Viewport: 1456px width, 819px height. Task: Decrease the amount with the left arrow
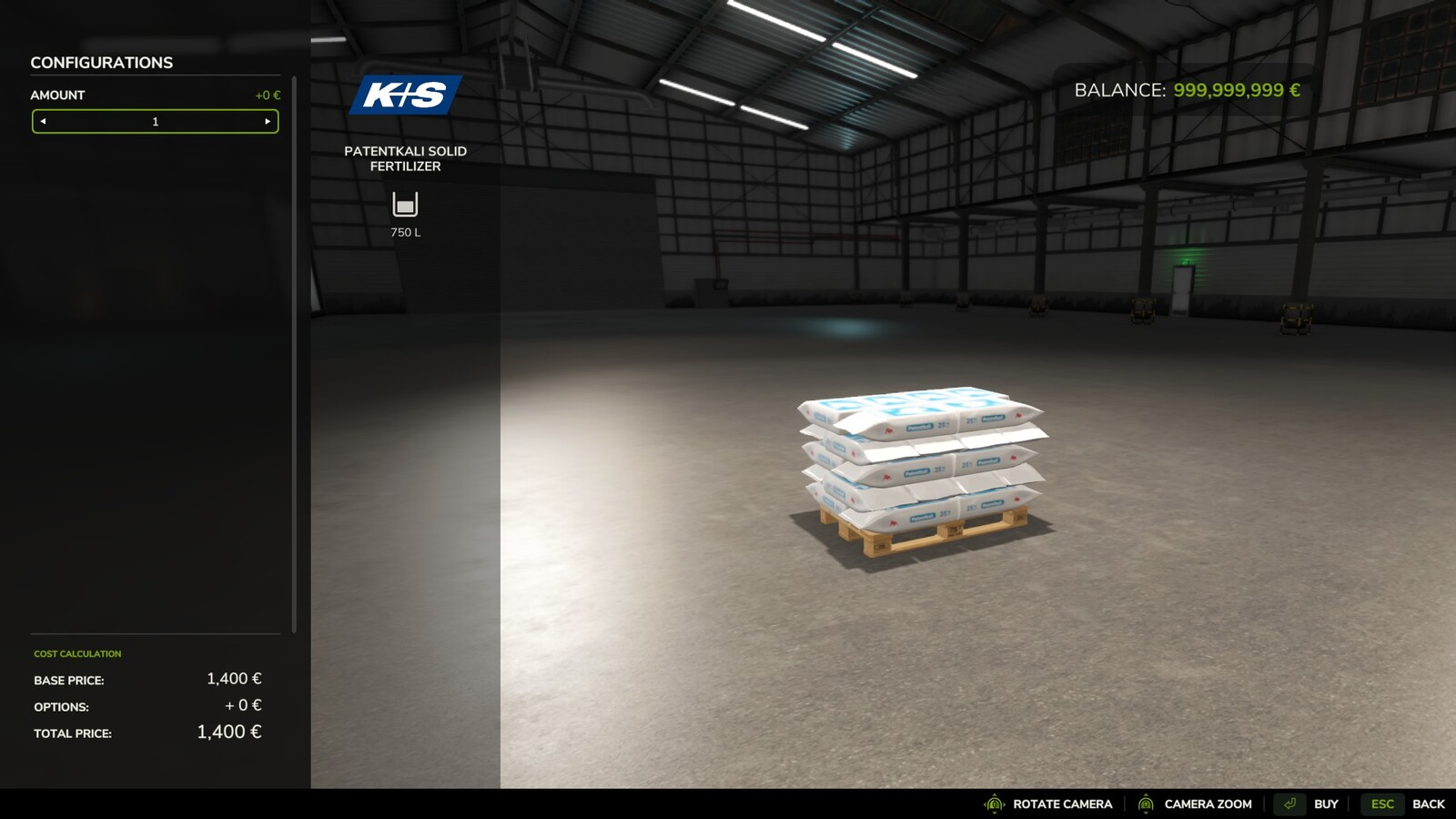click(42, 120)
